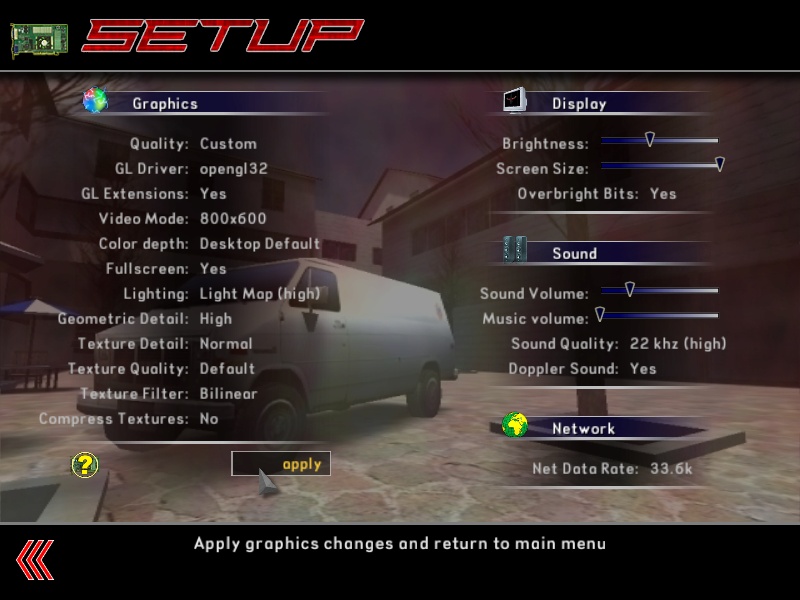Change the GL Driver option
Image resolution: width=800 pixels, height=600 pixels.
pyautogui.click(x=233, y=169)
